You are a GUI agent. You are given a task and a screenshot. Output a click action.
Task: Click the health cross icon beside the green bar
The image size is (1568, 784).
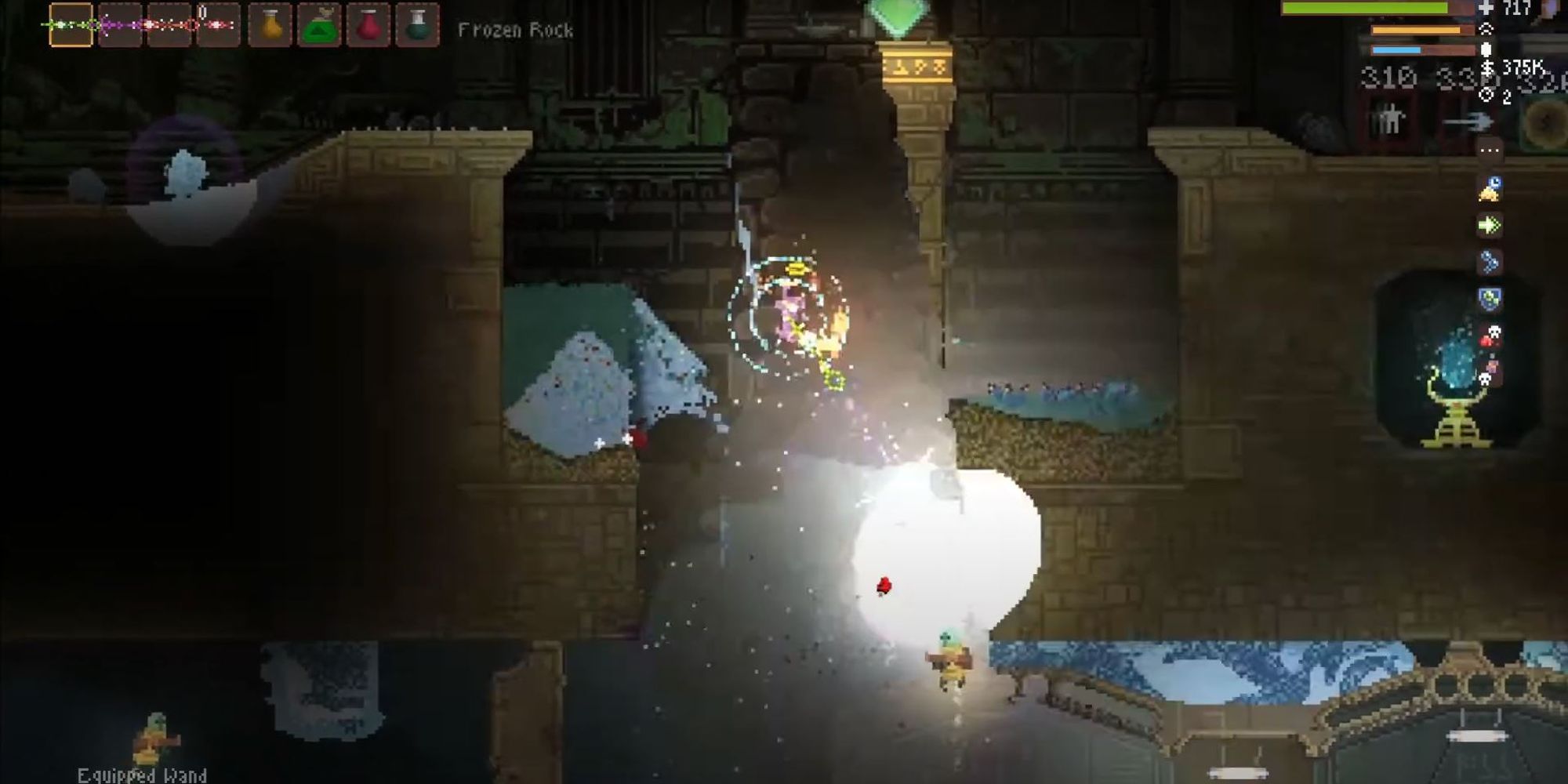[1486, 7]
